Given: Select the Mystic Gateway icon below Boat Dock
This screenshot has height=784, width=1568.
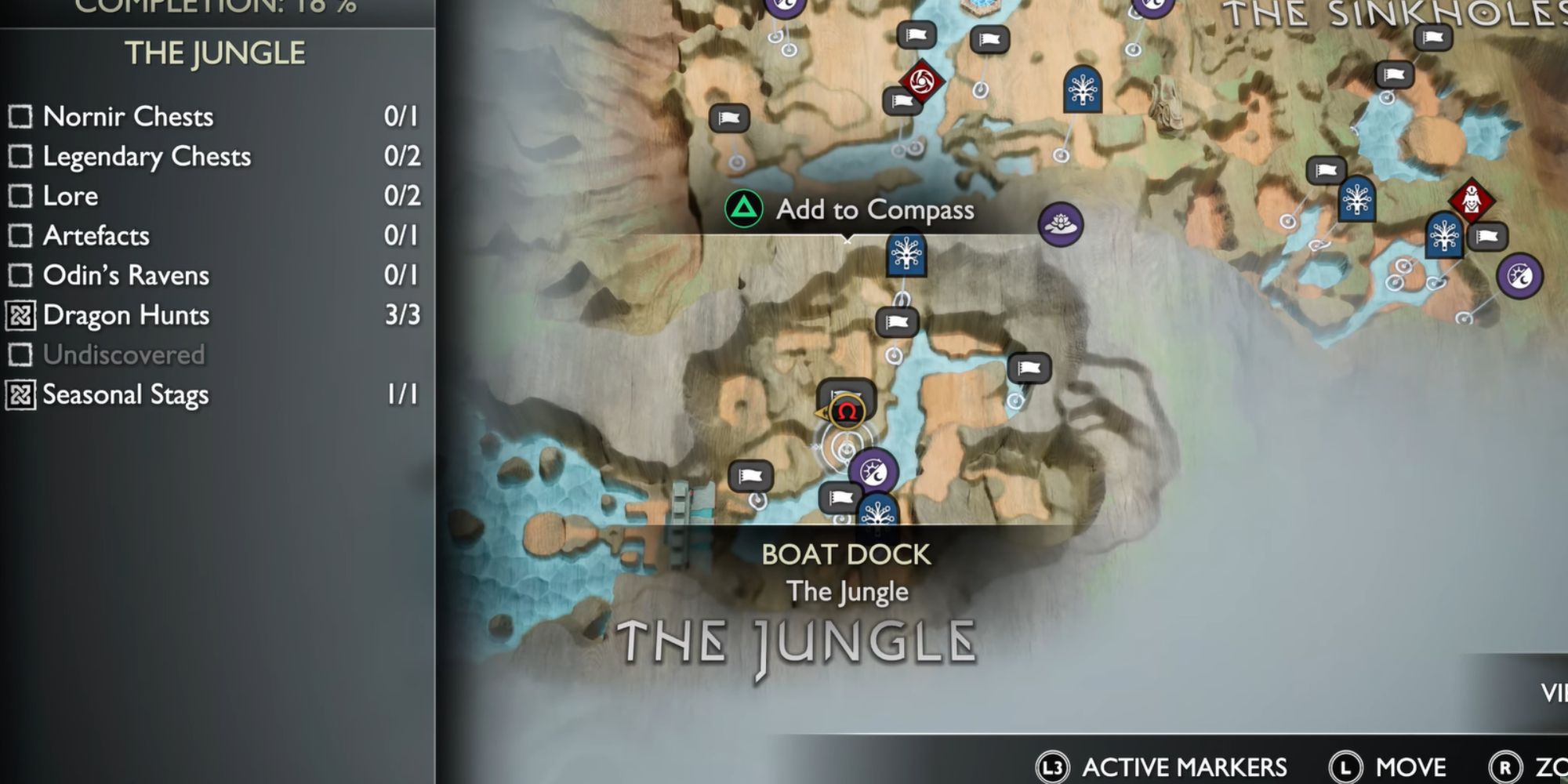Looking at the screenshot, I should pyautogui.click(x=877, y=514).
